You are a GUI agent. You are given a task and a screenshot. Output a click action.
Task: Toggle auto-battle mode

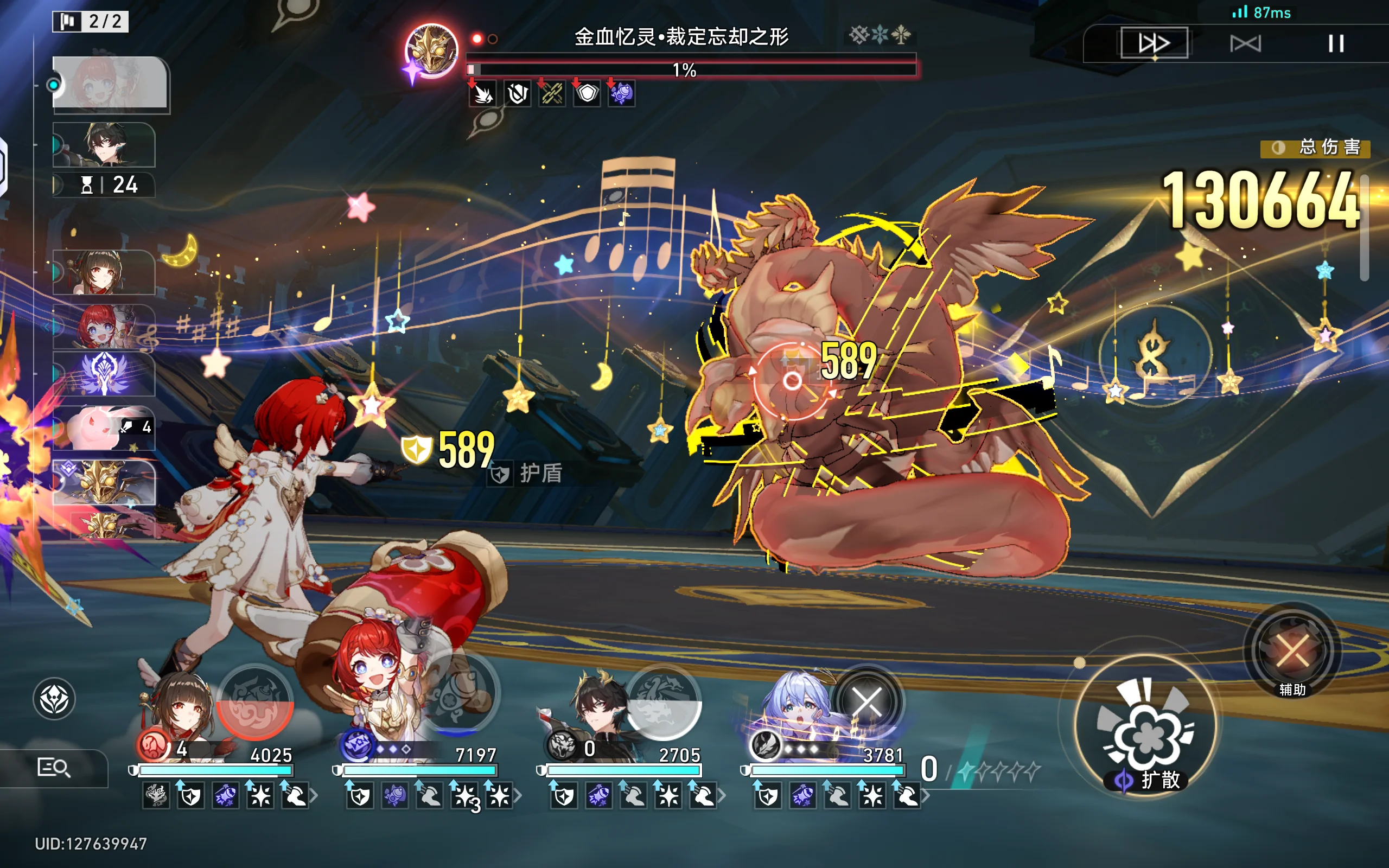pos(1245,43)
